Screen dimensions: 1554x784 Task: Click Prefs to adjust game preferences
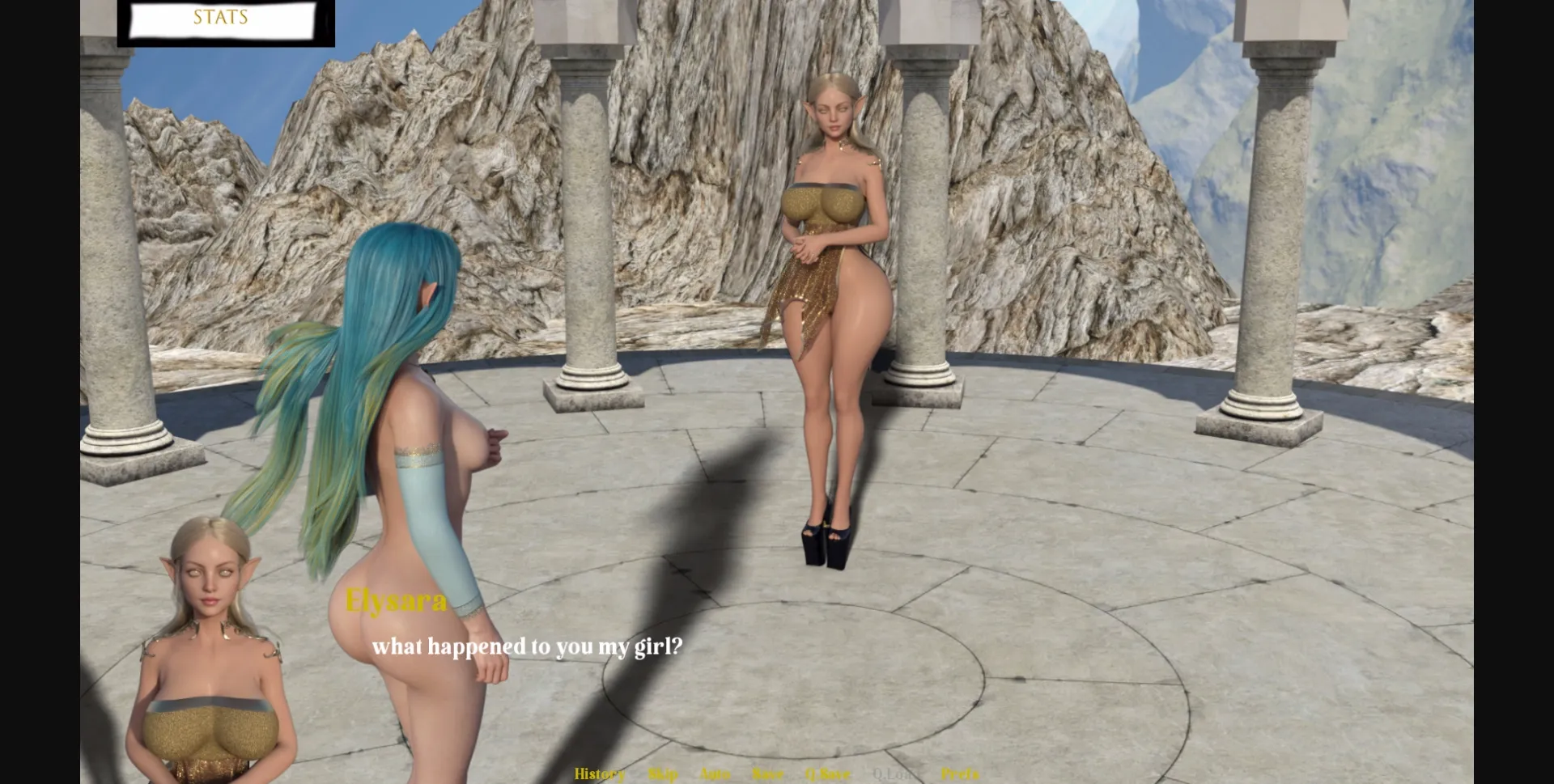[962, 774]
